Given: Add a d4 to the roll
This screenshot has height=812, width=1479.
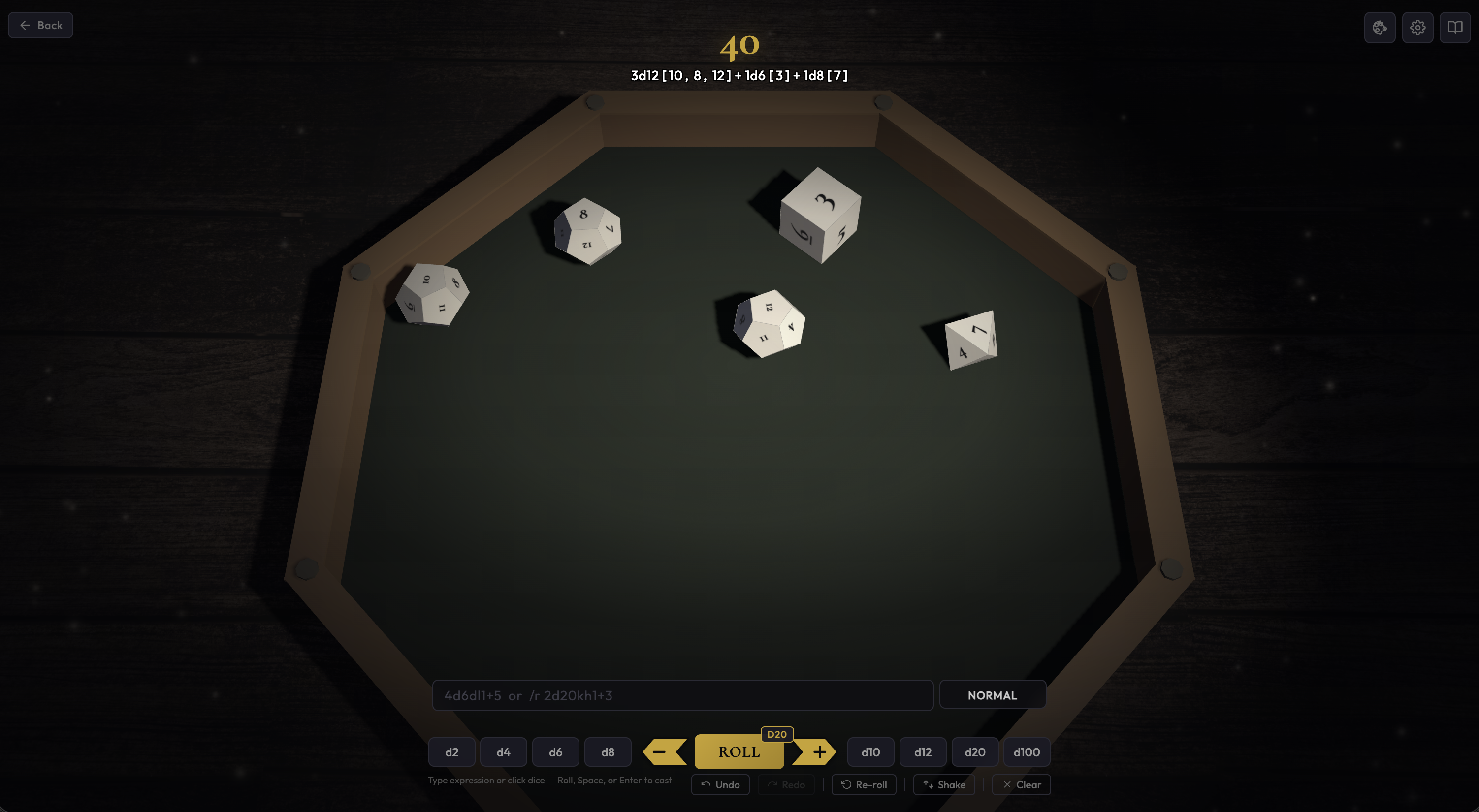Looking at the screenshot, I should (503, 752).
